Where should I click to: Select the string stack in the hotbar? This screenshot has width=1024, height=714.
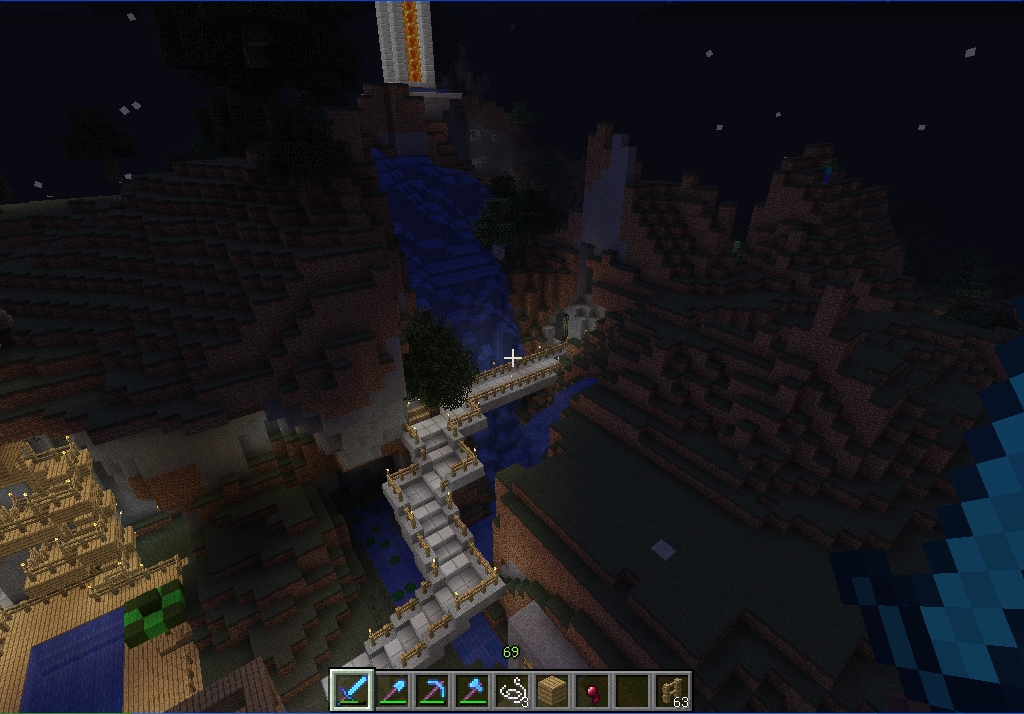(512, 690)
